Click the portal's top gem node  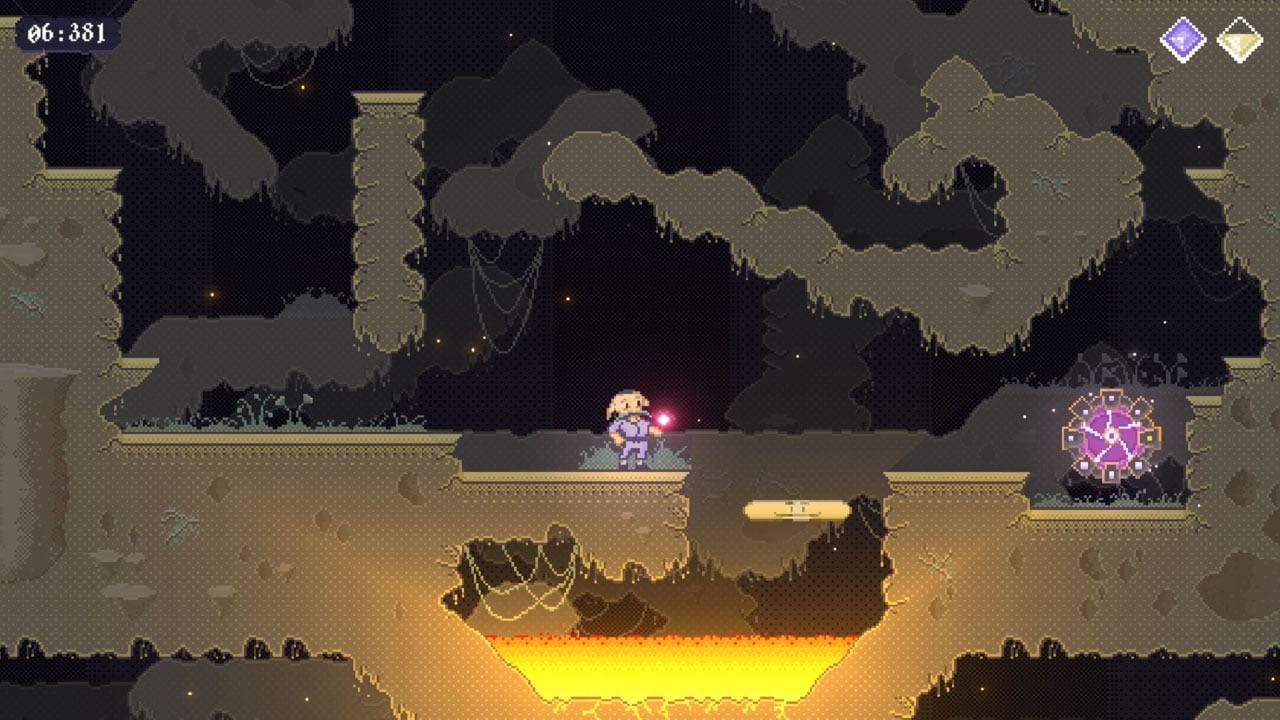coord(1111,397)
